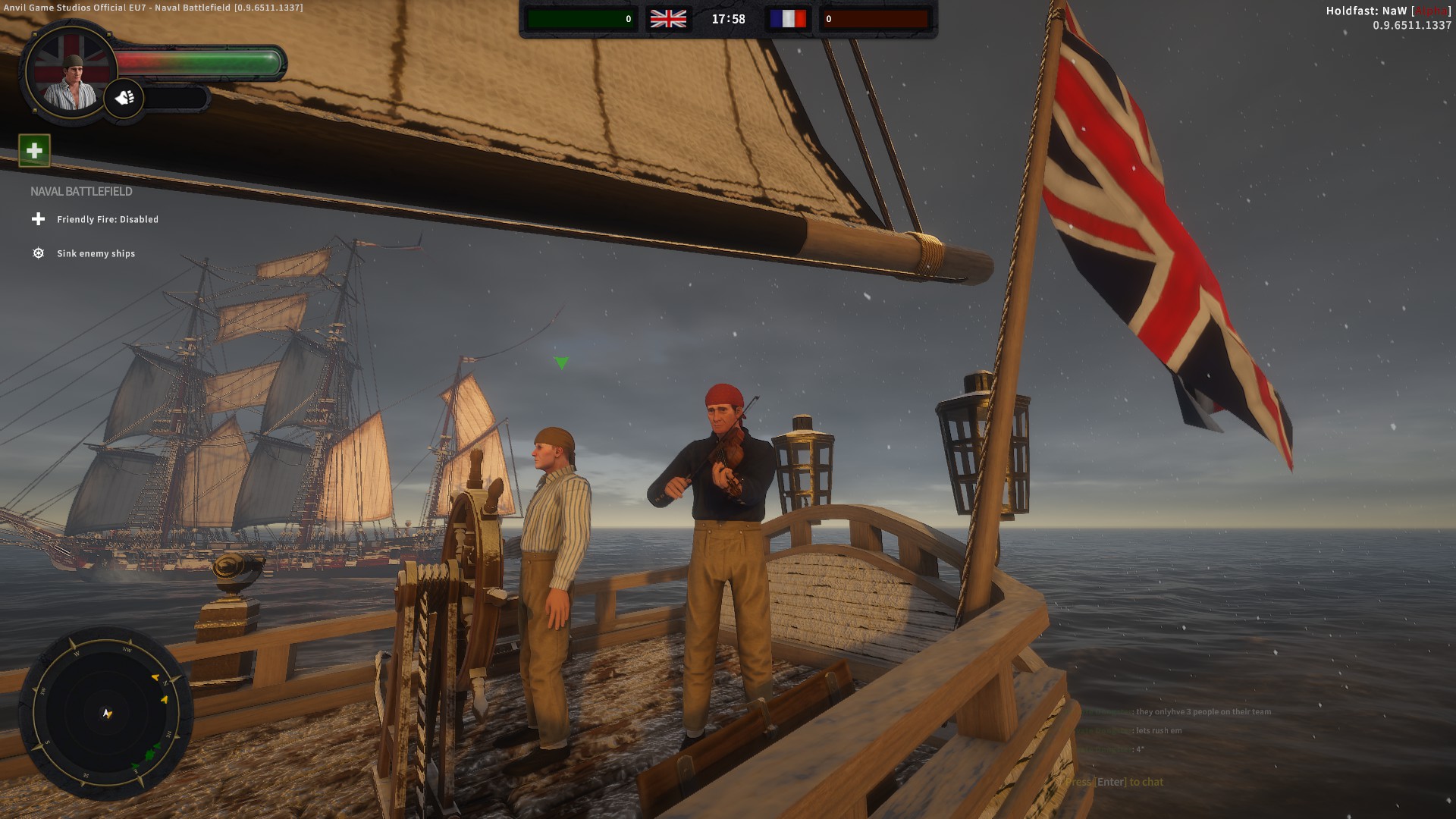Toggle the Sink enemy ships objective entry
The height and width of the screenshot is (819, 1456).
95,253
